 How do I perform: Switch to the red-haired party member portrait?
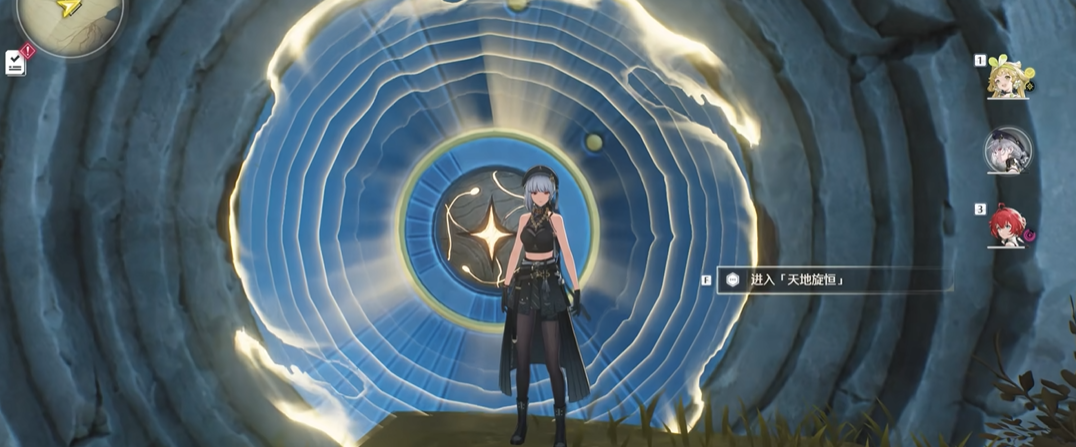[1006, 226]
